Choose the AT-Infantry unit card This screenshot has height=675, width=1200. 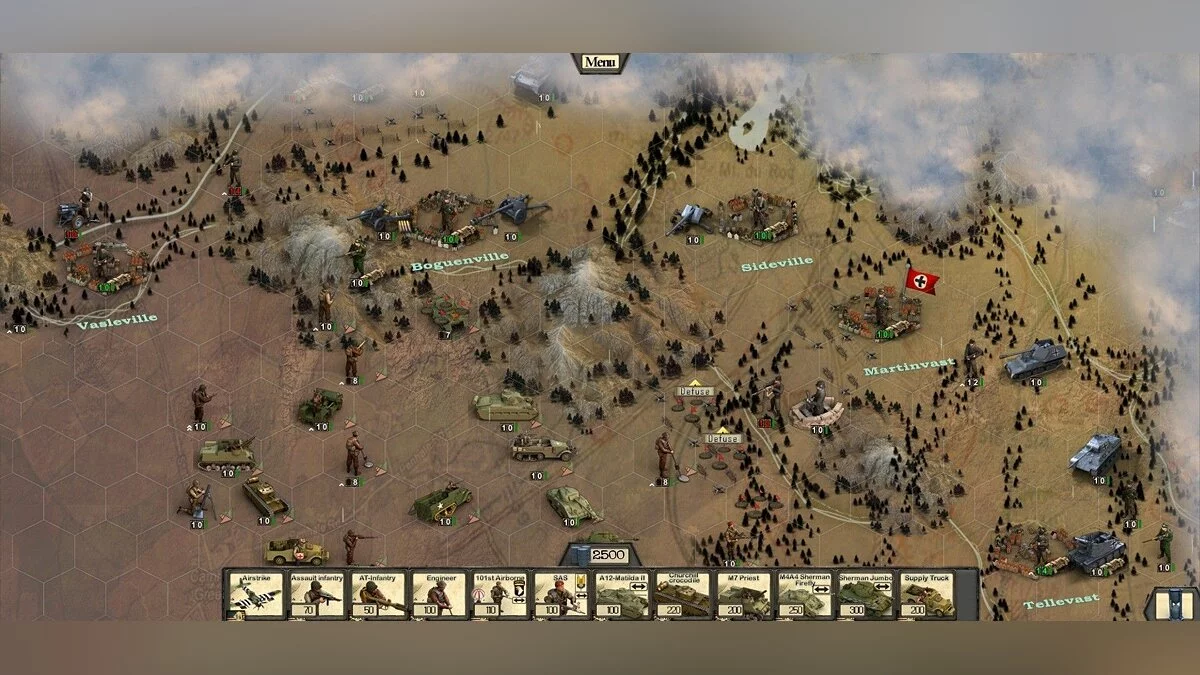(377, 594)
